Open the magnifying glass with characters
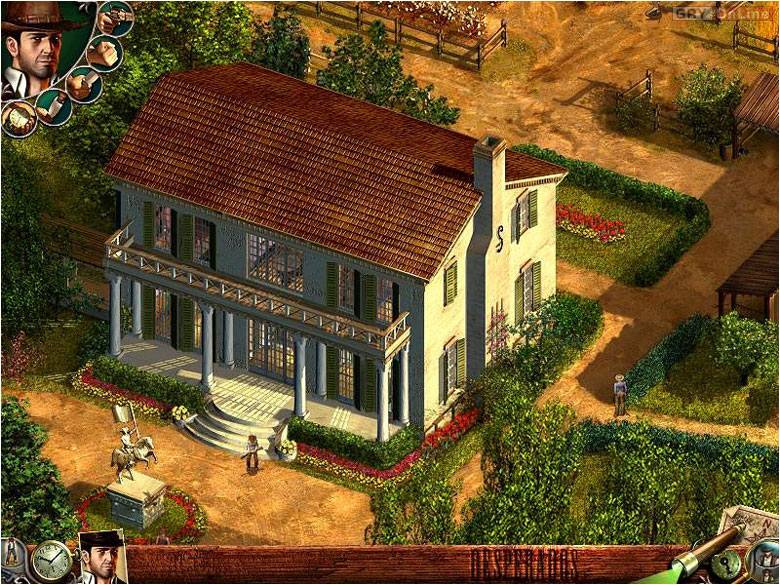 [765, 561]
